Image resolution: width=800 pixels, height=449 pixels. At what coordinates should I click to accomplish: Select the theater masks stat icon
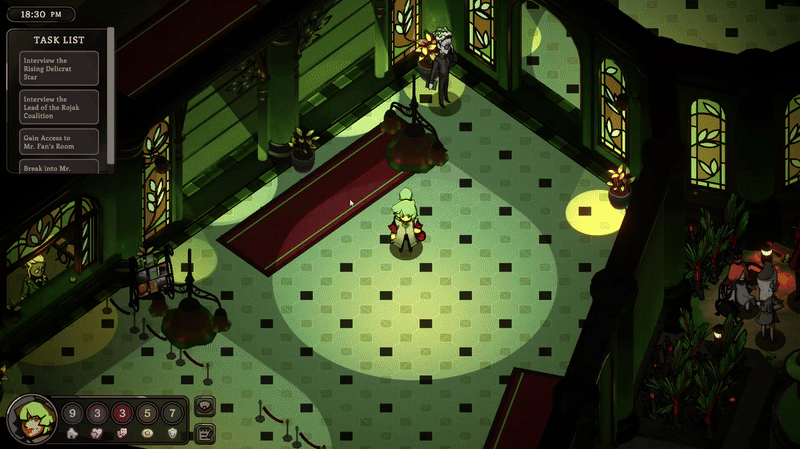tap(123, 434)
